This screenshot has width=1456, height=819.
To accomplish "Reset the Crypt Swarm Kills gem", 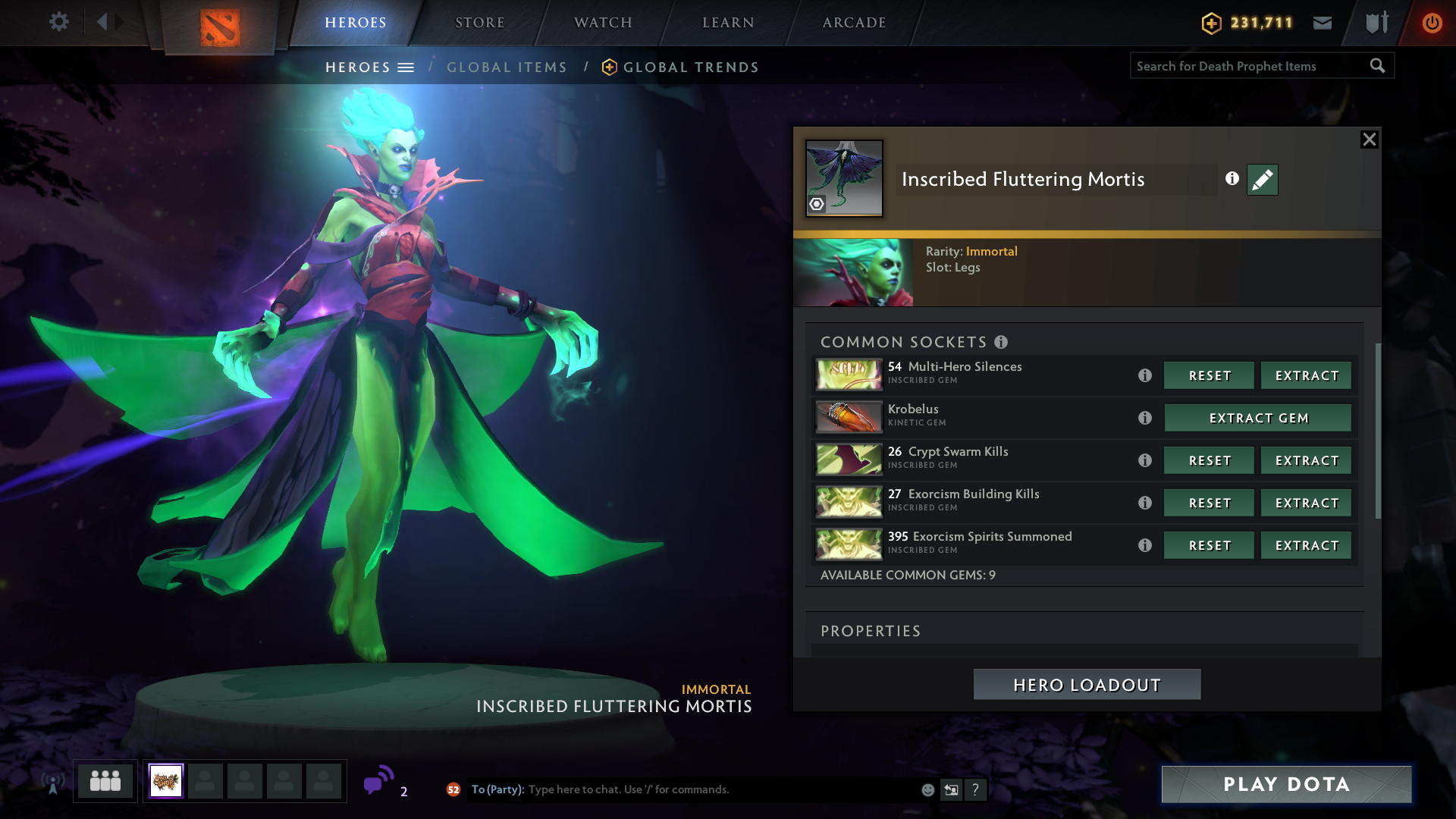I will pos(1209,460).
